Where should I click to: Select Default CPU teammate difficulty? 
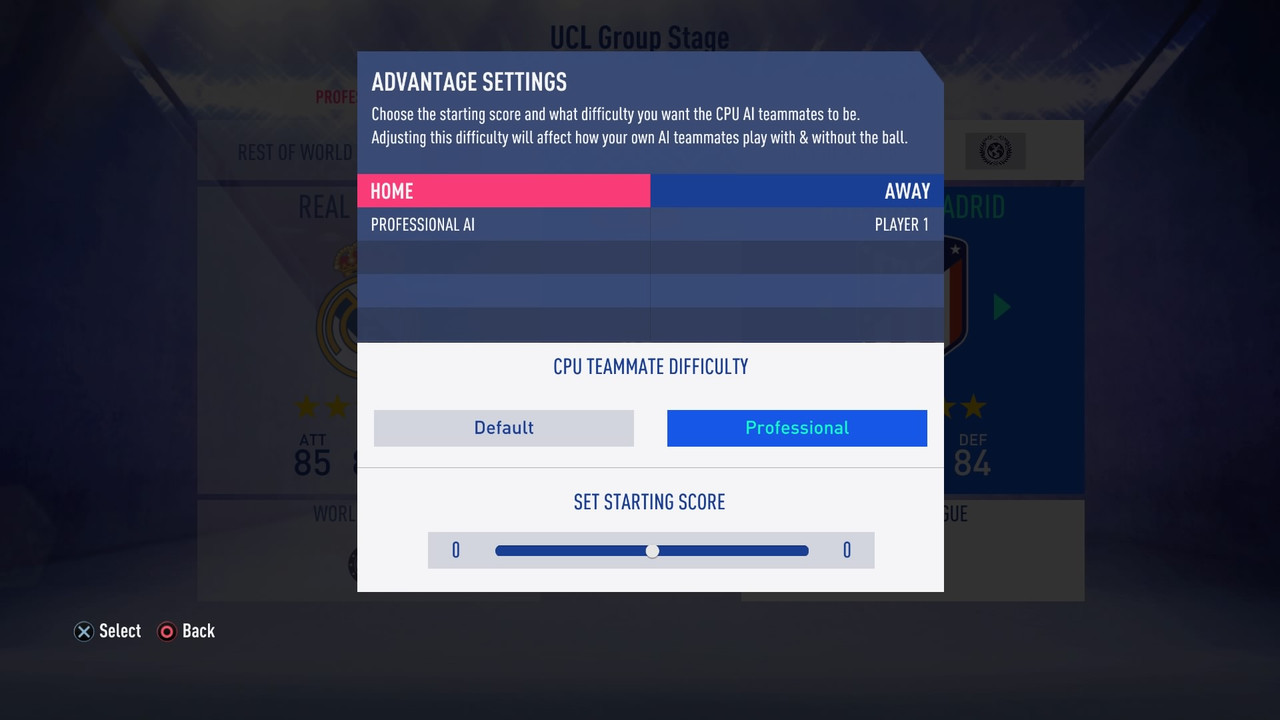[x=503, y=428]
